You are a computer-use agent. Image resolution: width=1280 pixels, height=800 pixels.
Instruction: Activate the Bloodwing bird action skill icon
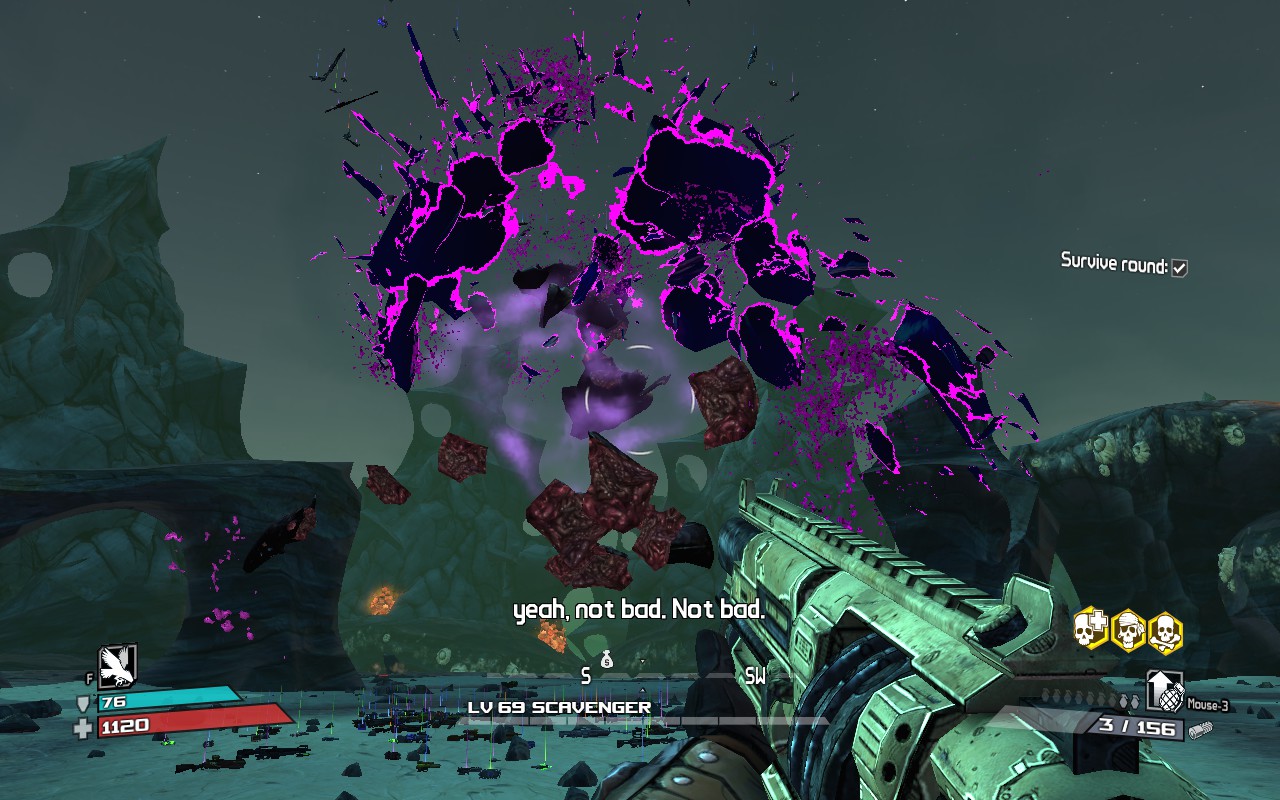pyautogui.click(x=117, y=664)
